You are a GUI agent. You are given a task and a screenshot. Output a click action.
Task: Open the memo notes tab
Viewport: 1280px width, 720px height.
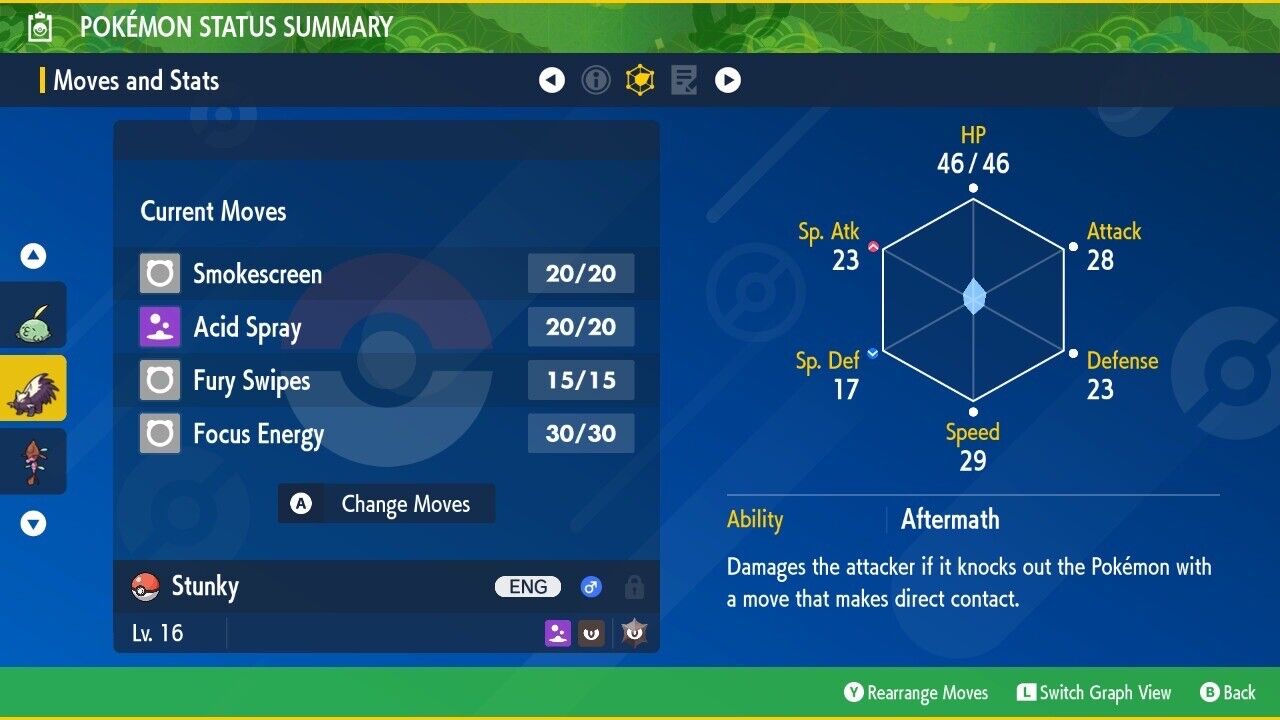tap(684, 80)
